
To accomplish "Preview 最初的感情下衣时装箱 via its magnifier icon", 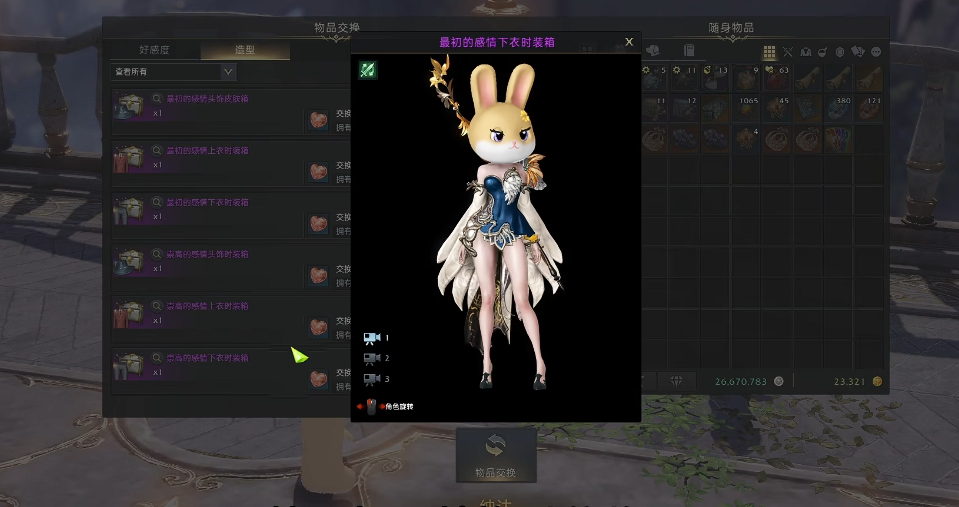I will pos(158,202).
